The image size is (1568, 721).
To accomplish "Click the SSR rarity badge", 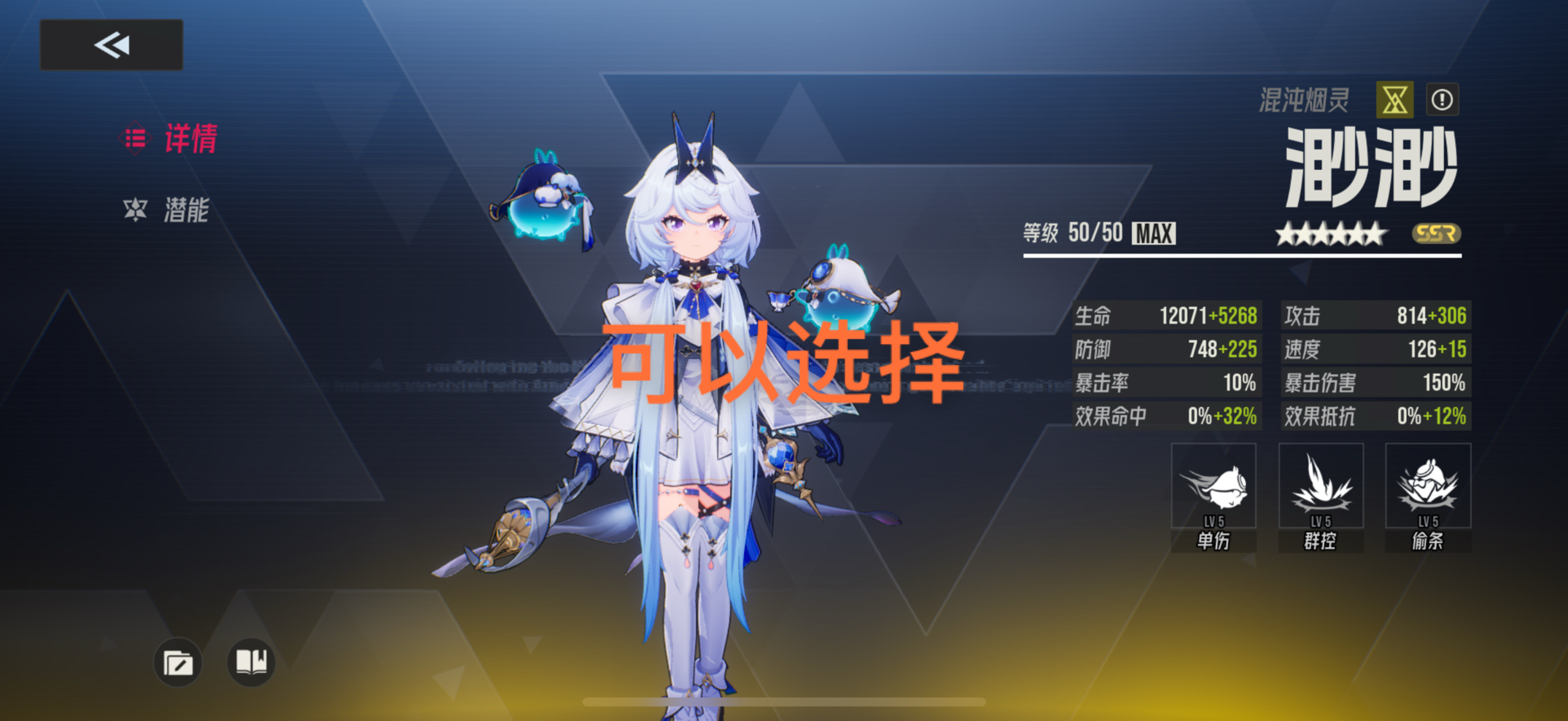I will click(1433, 233).
